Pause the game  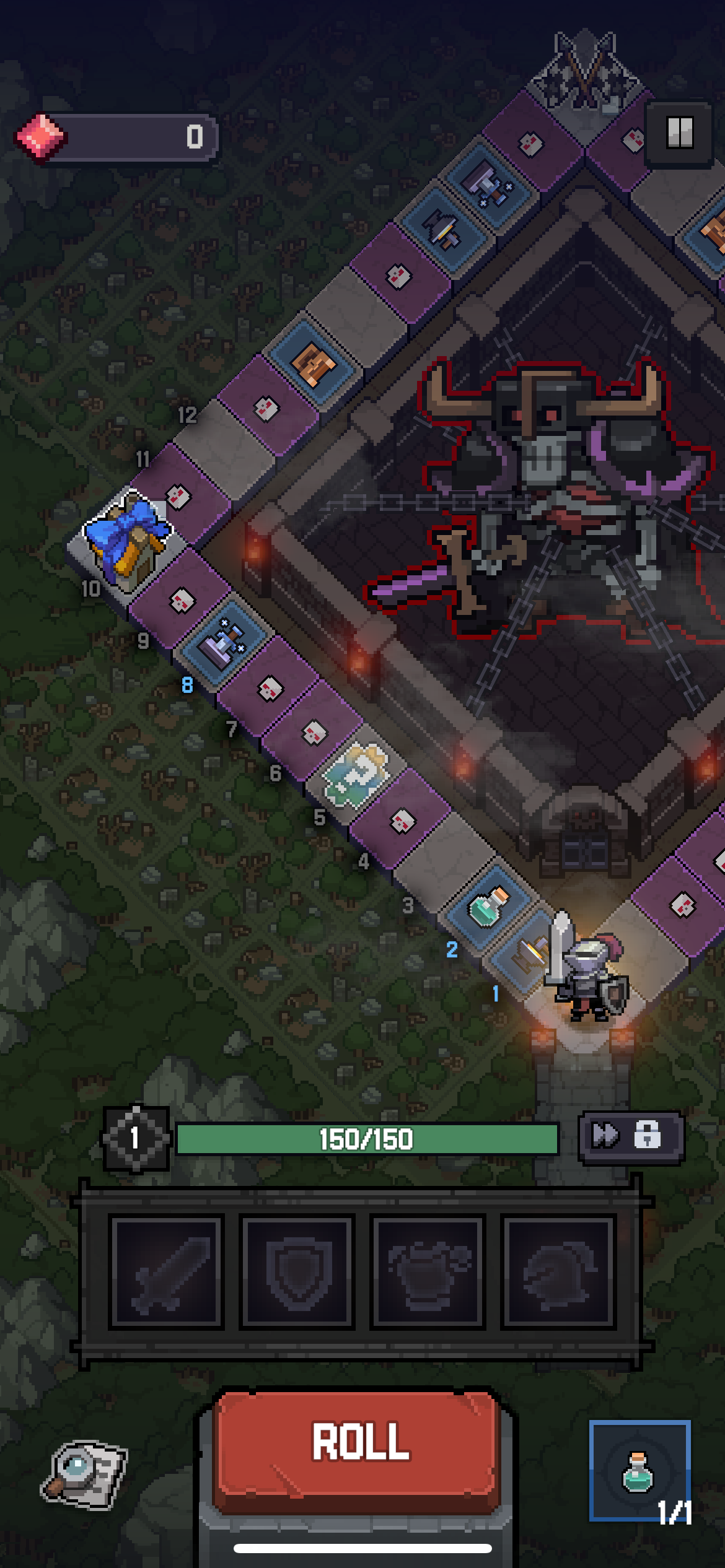coord(679,133)
